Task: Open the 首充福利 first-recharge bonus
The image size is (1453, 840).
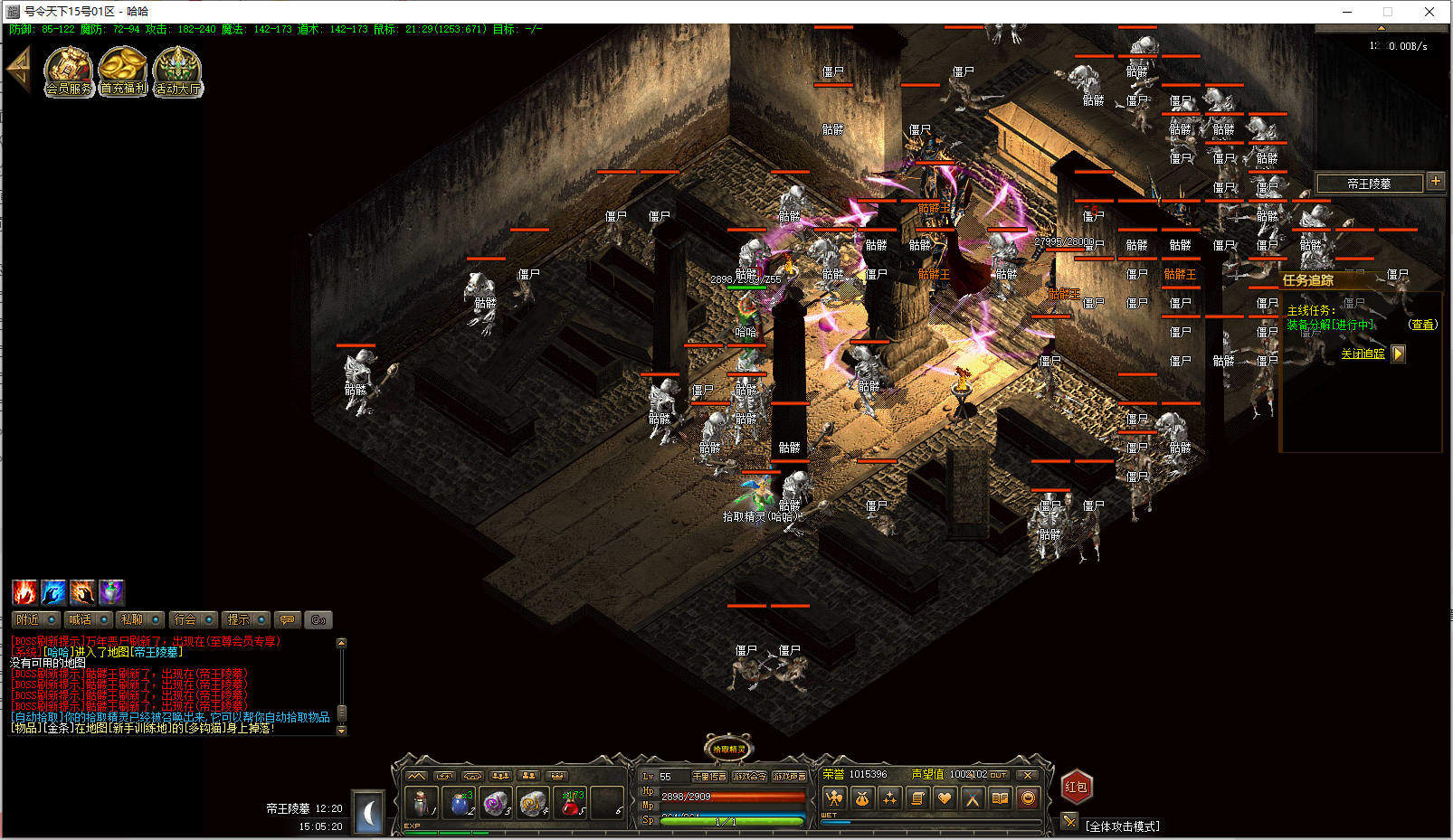Action: point(123,71)
